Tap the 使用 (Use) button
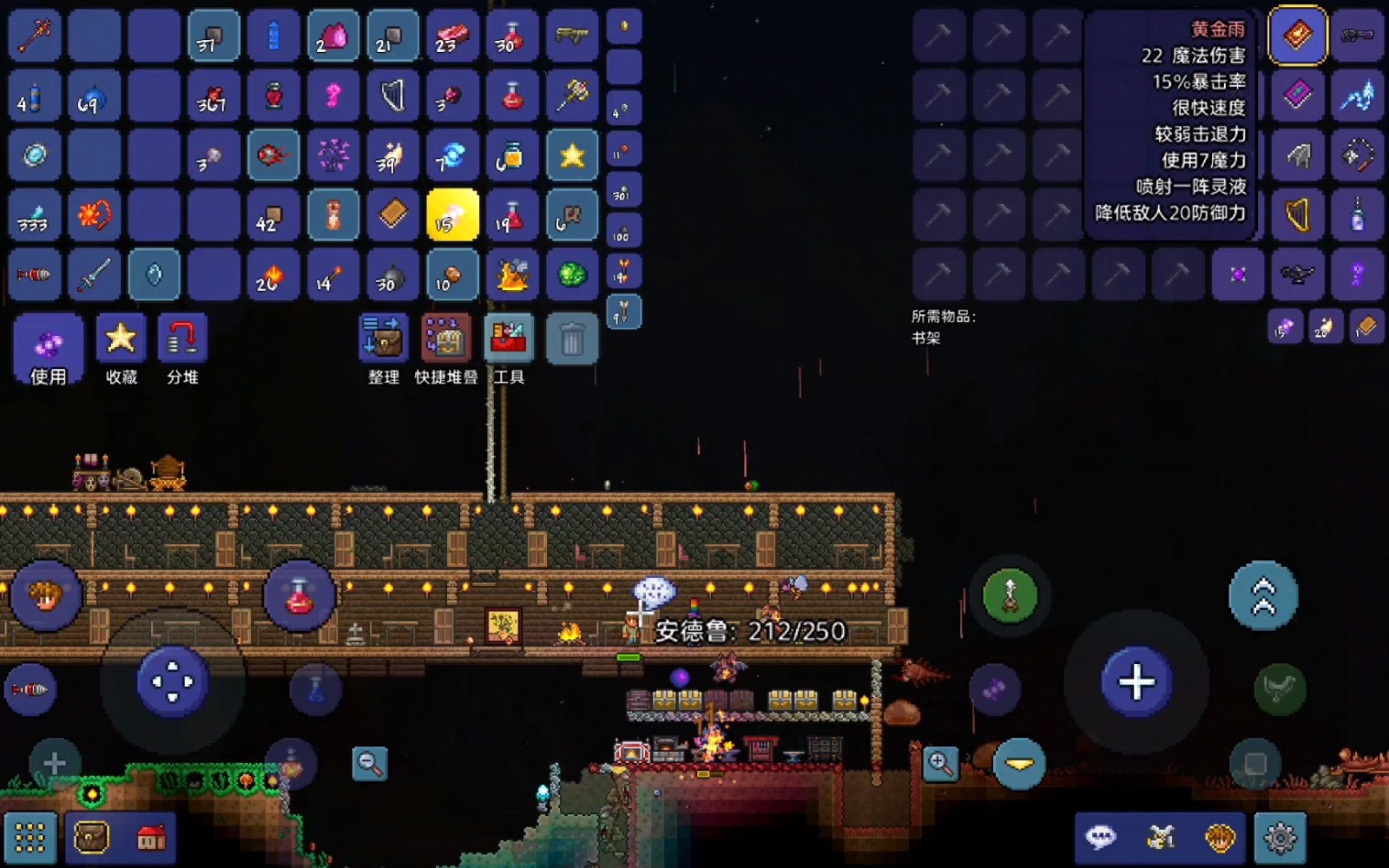The image size is (1389, 868). pyautogui.click(x=49, y=349)
